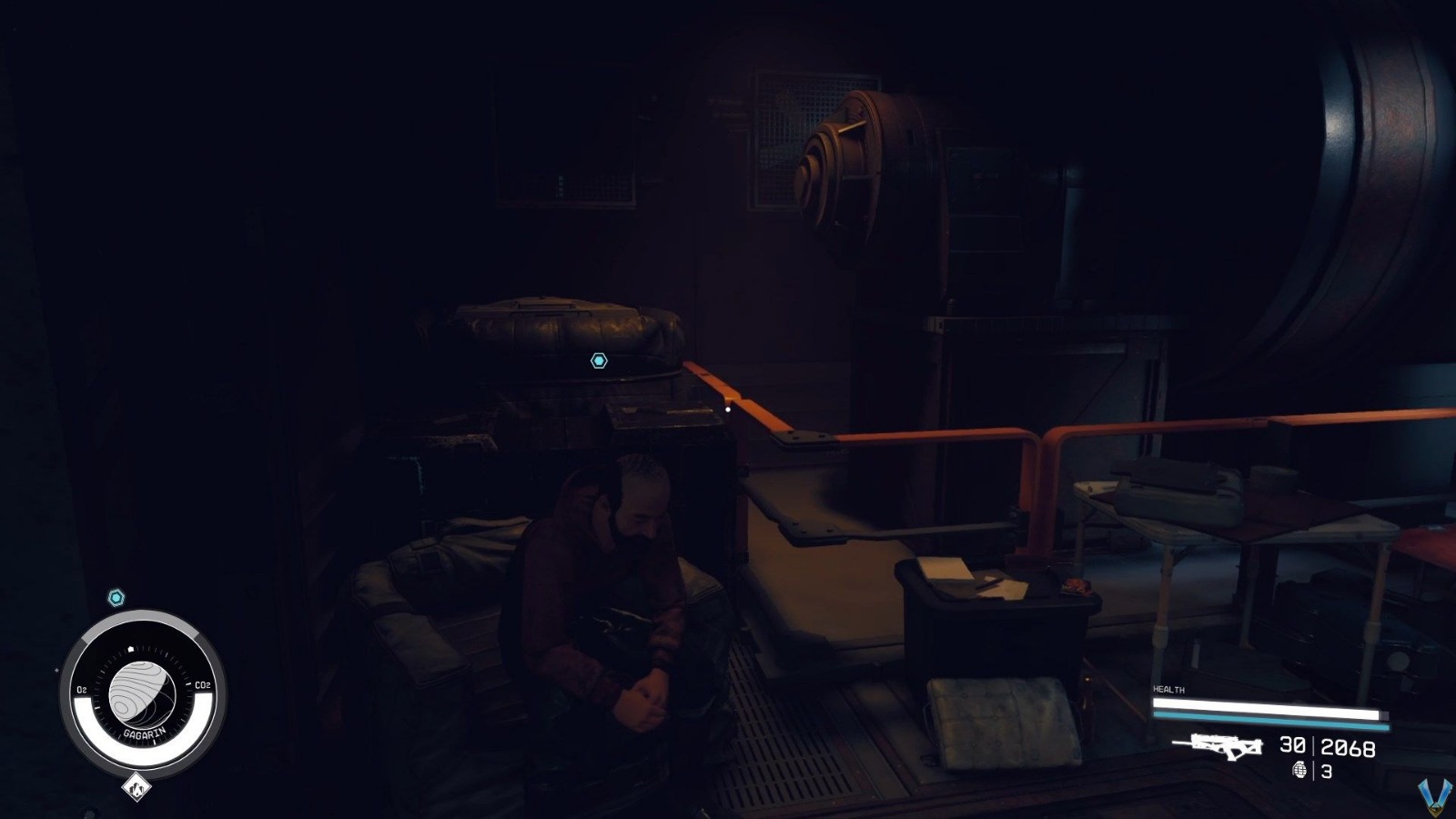The image size is (1456, 819).
Task: Click the cyan hexagon marker above the scanner dial
Action: 116,598
